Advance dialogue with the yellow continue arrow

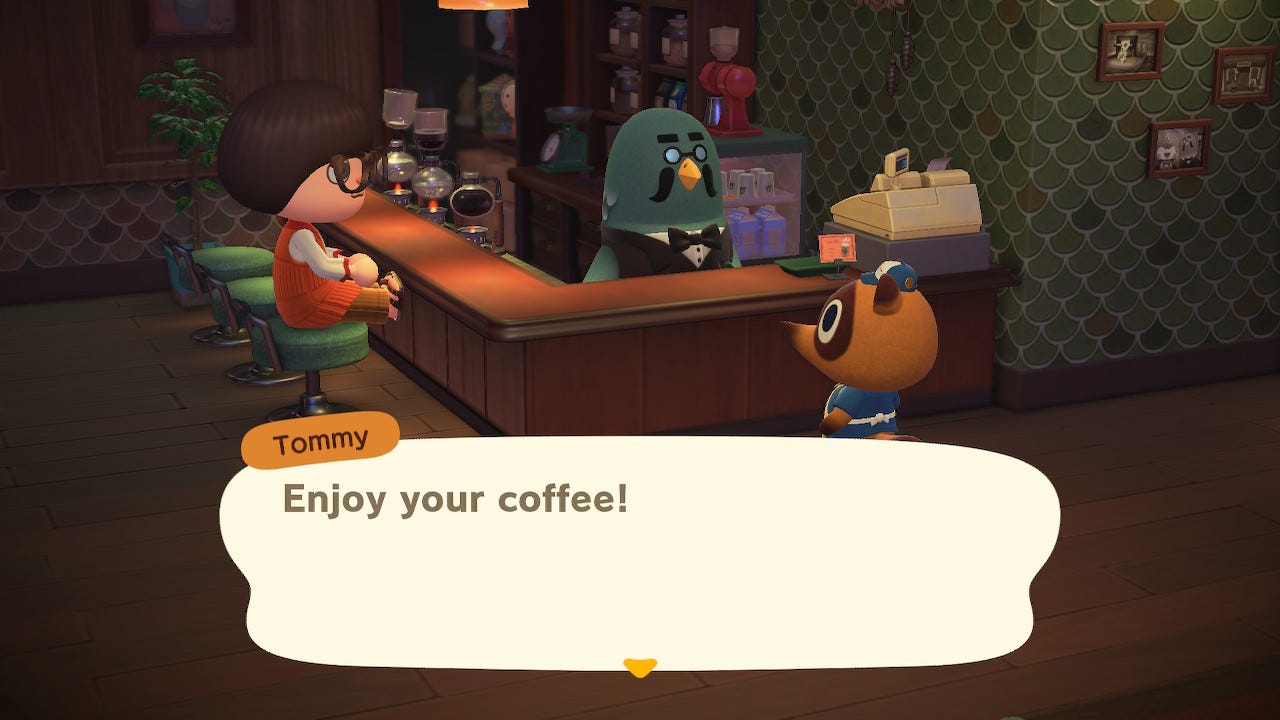tap(640, 667)
